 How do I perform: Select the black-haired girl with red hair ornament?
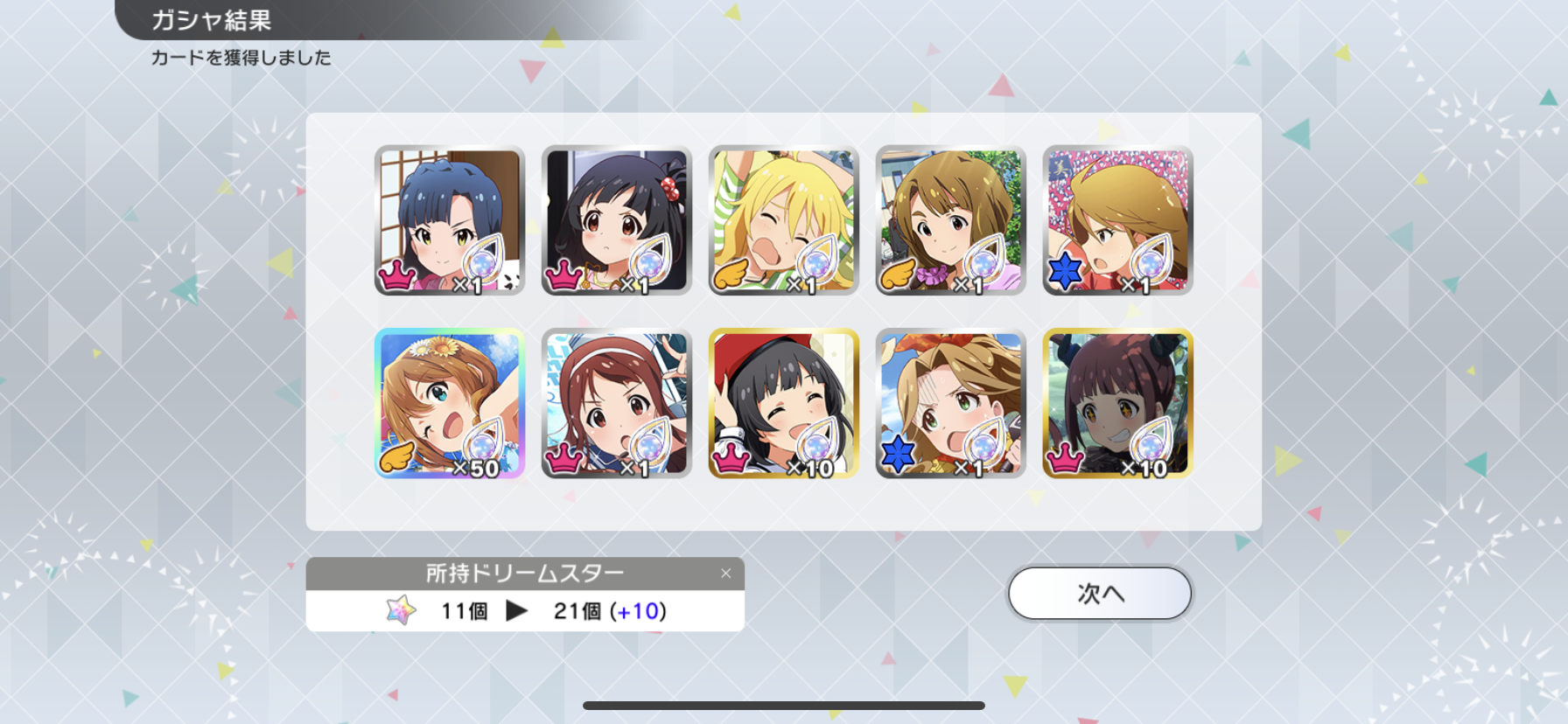click(617, 220)
